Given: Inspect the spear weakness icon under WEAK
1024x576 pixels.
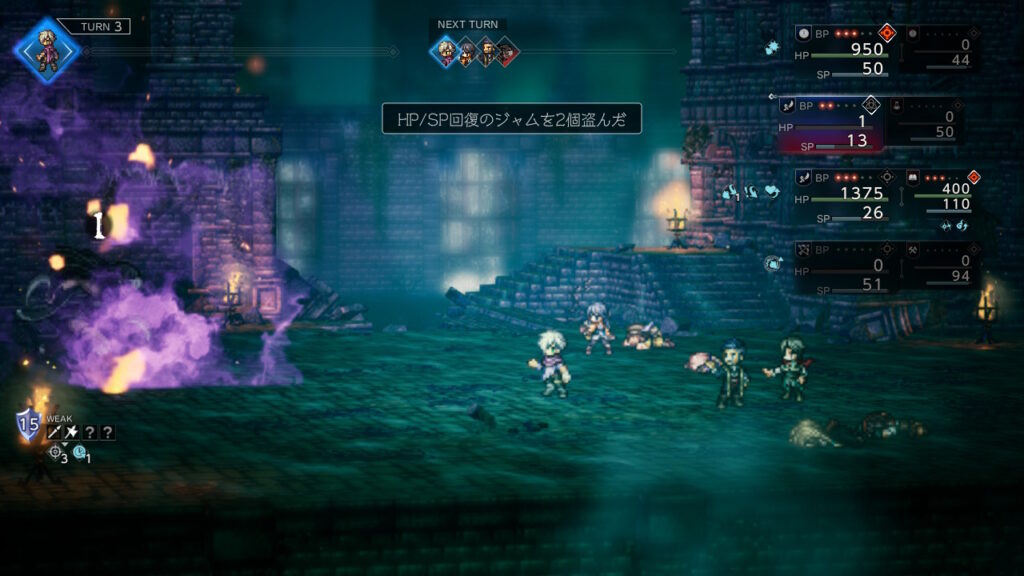Looking at the screenshot, I should tap(55, 432).
